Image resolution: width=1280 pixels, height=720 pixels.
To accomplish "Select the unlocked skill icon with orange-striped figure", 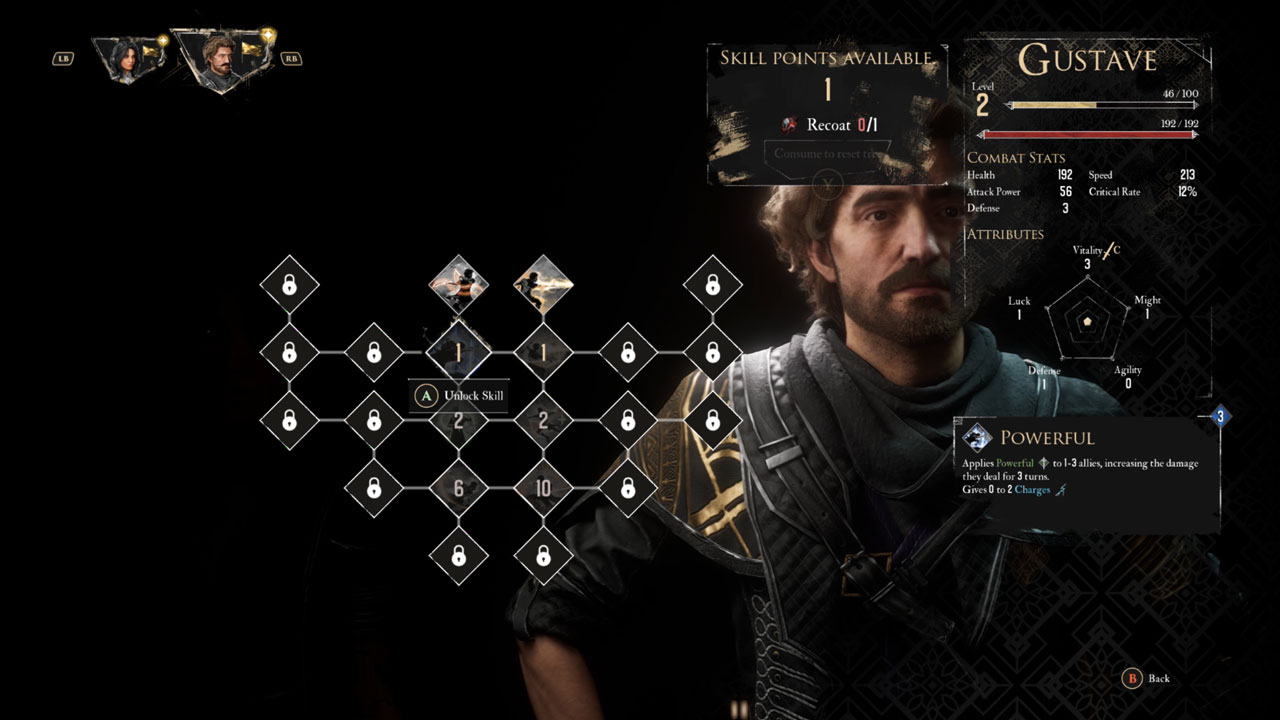I will tap(459, 284).
